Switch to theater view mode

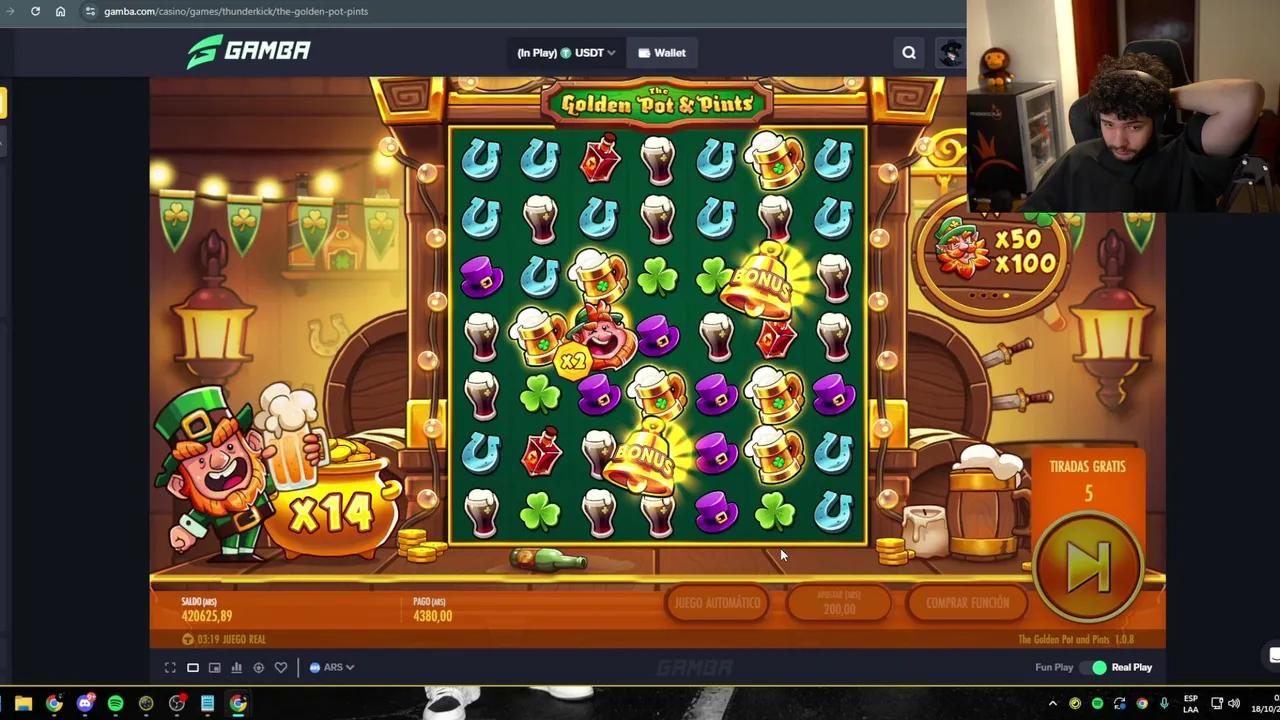[193, 667]
